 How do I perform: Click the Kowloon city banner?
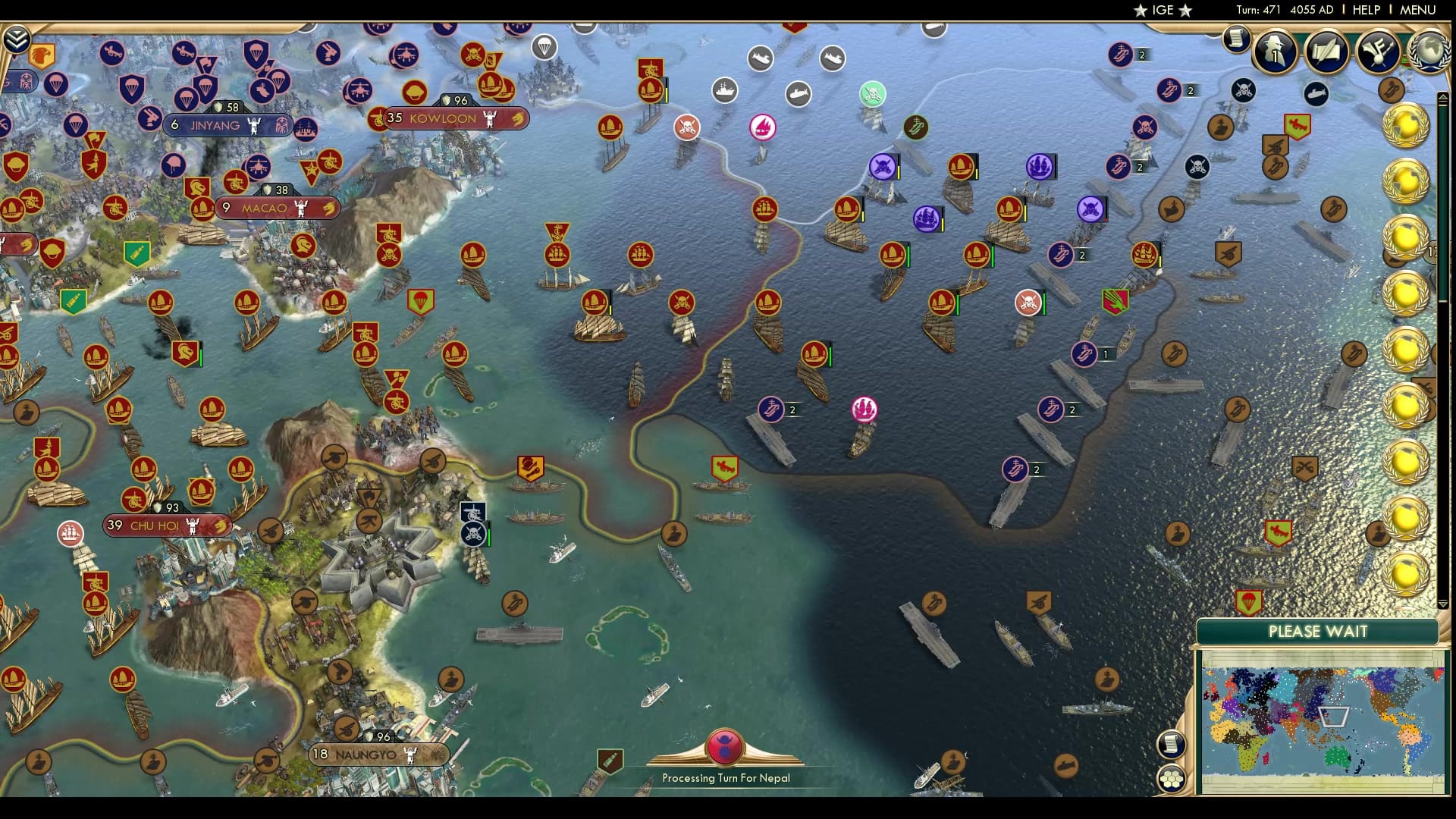pos(443,118)
